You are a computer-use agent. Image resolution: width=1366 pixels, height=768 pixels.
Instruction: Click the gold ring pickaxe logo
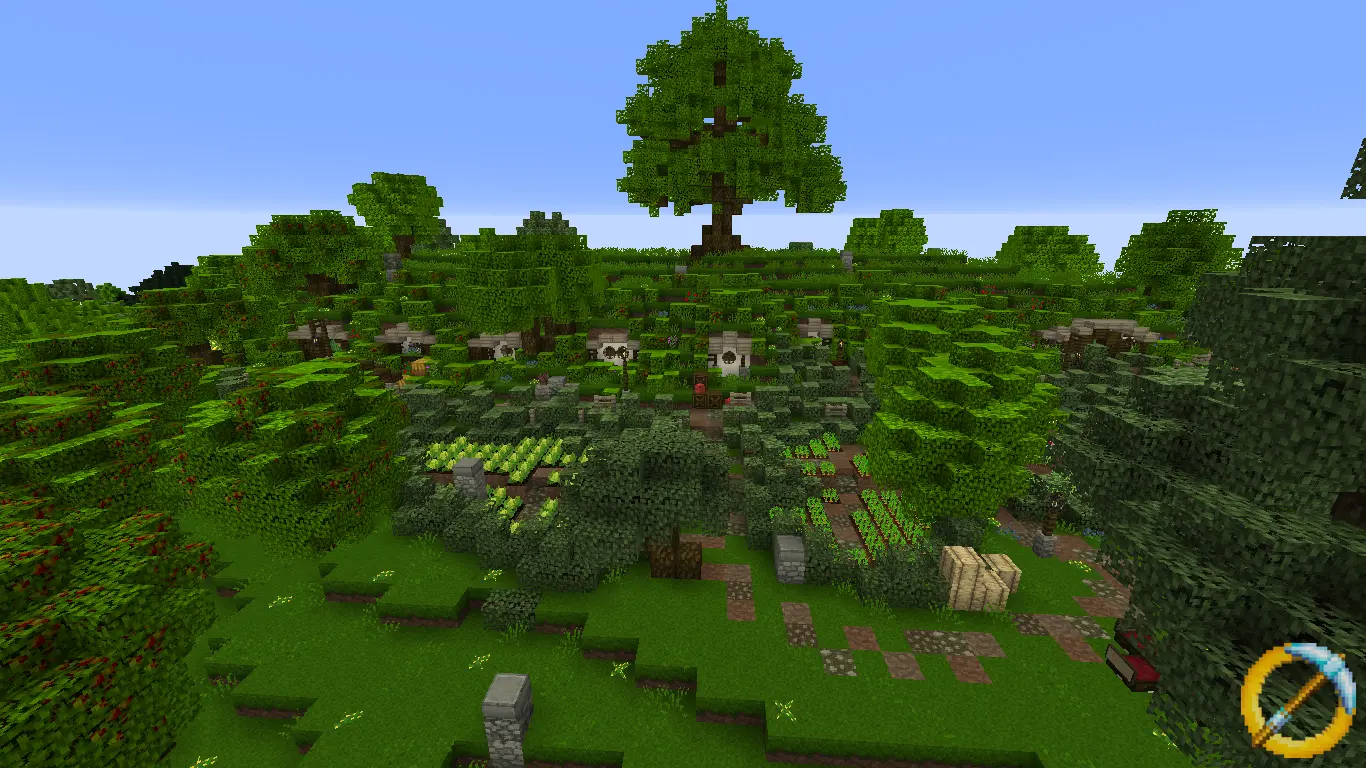coord(1297,699)
